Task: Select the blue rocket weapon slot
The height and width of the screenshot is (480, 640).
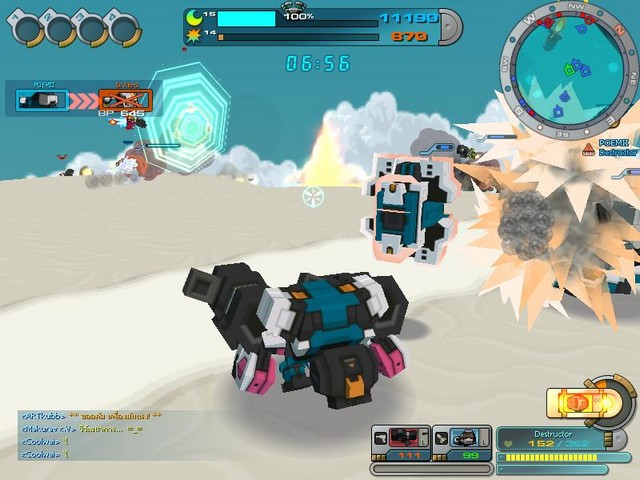Action: click(465, 437)
